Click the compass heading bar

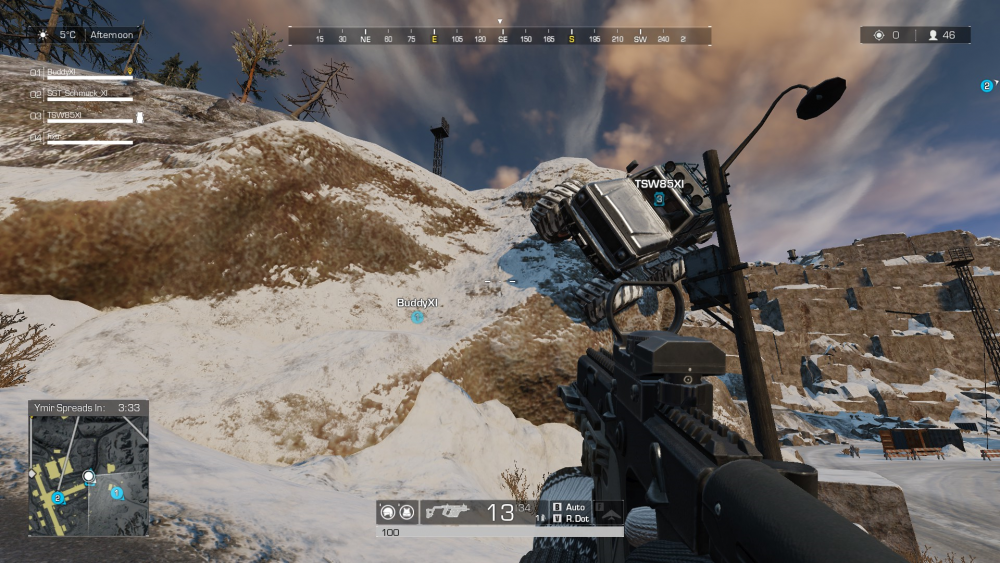click(x=500, y=37)
